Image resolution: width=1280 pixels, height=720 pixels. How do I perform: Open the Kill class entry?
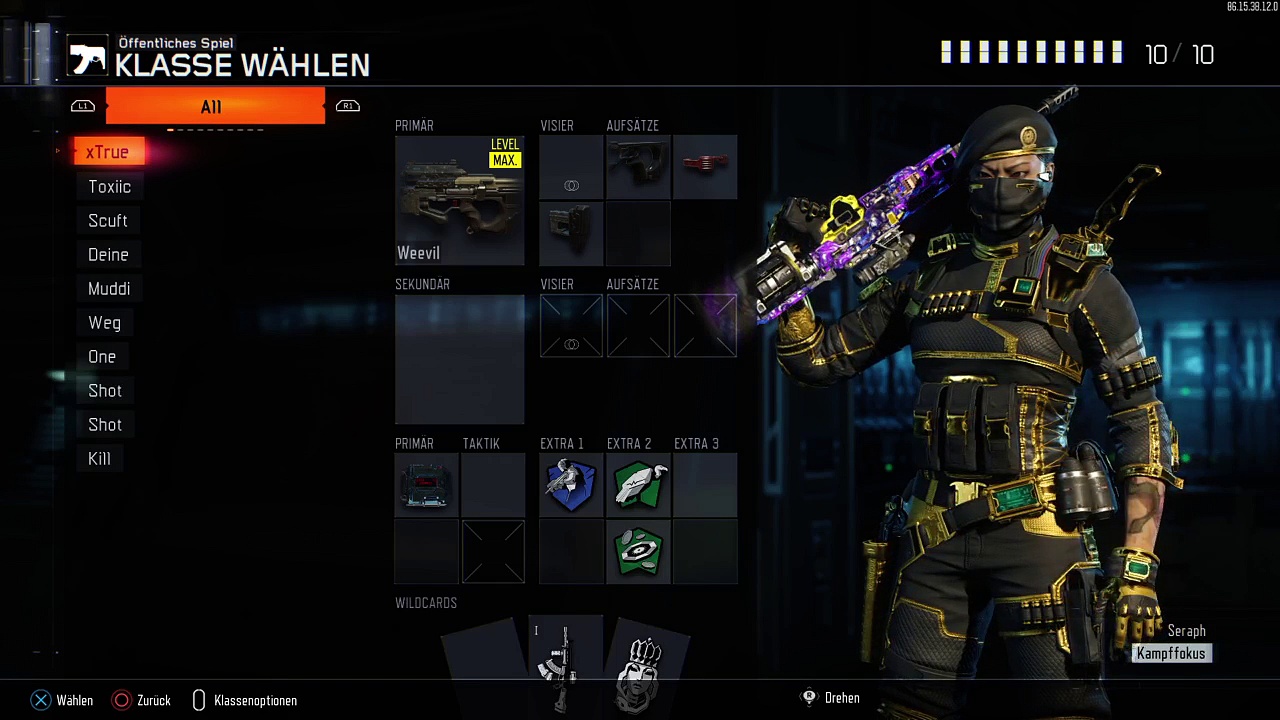point(99,459)
